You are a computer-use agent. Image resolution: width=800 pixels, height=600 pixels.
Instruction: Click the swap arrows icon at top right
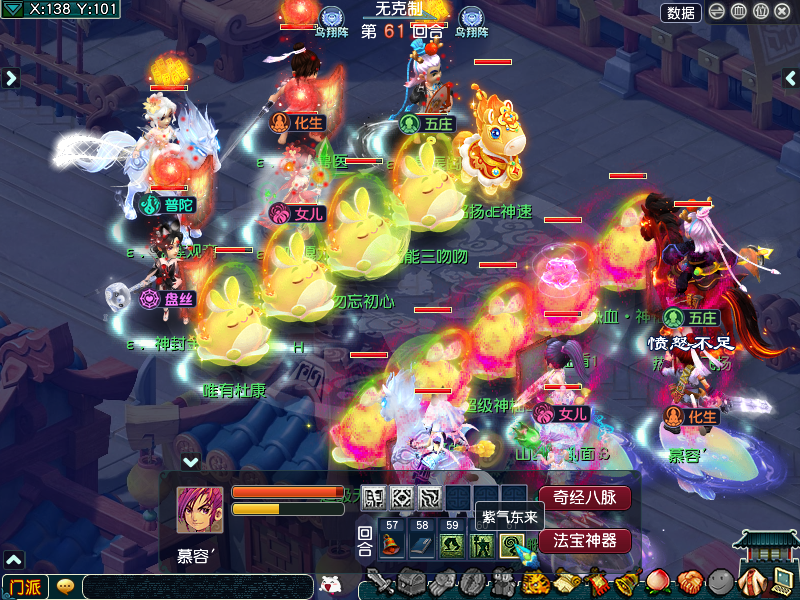717,12
